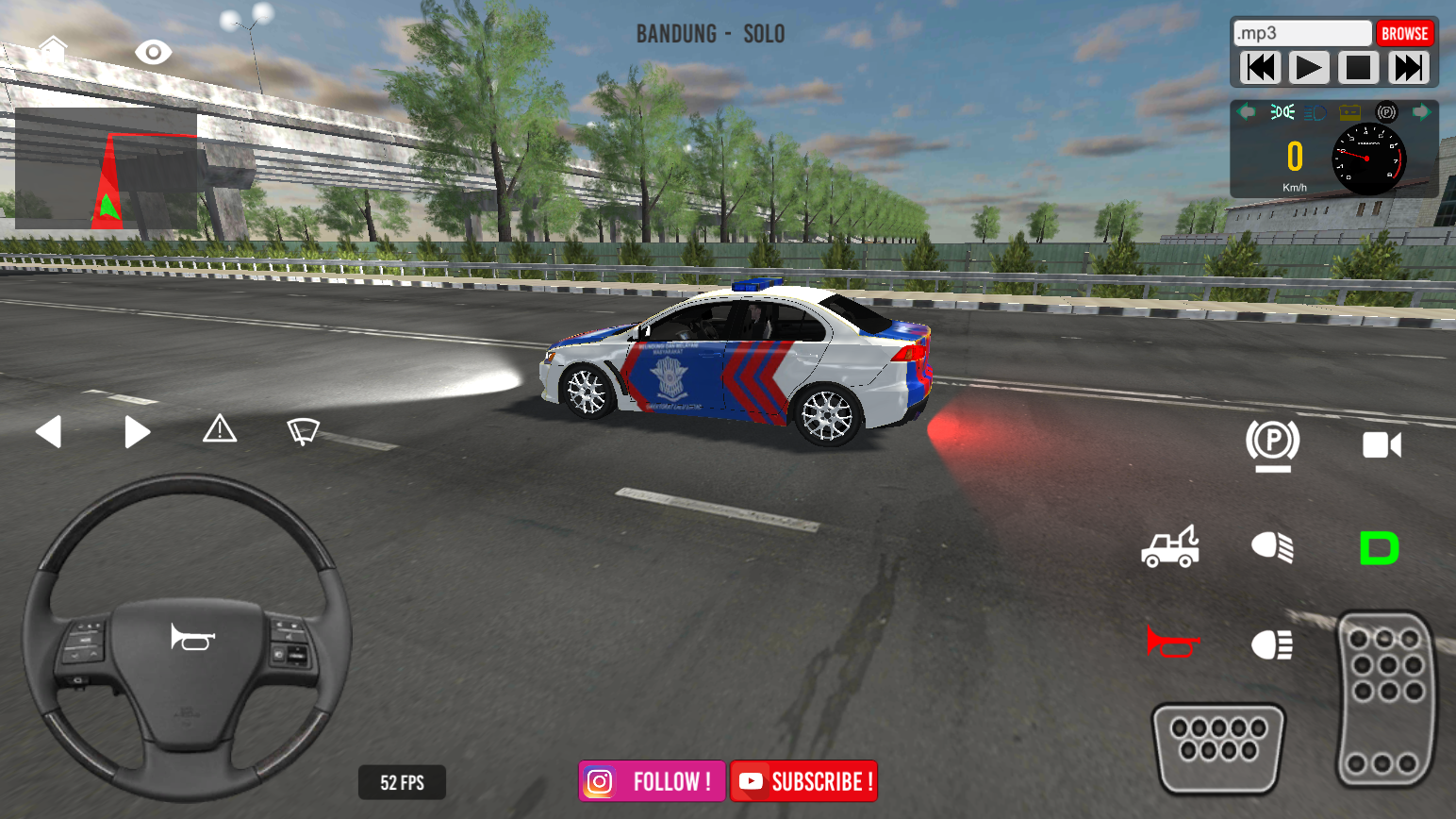
Task: Tap the home icon
Action: (x=53, y=48)
